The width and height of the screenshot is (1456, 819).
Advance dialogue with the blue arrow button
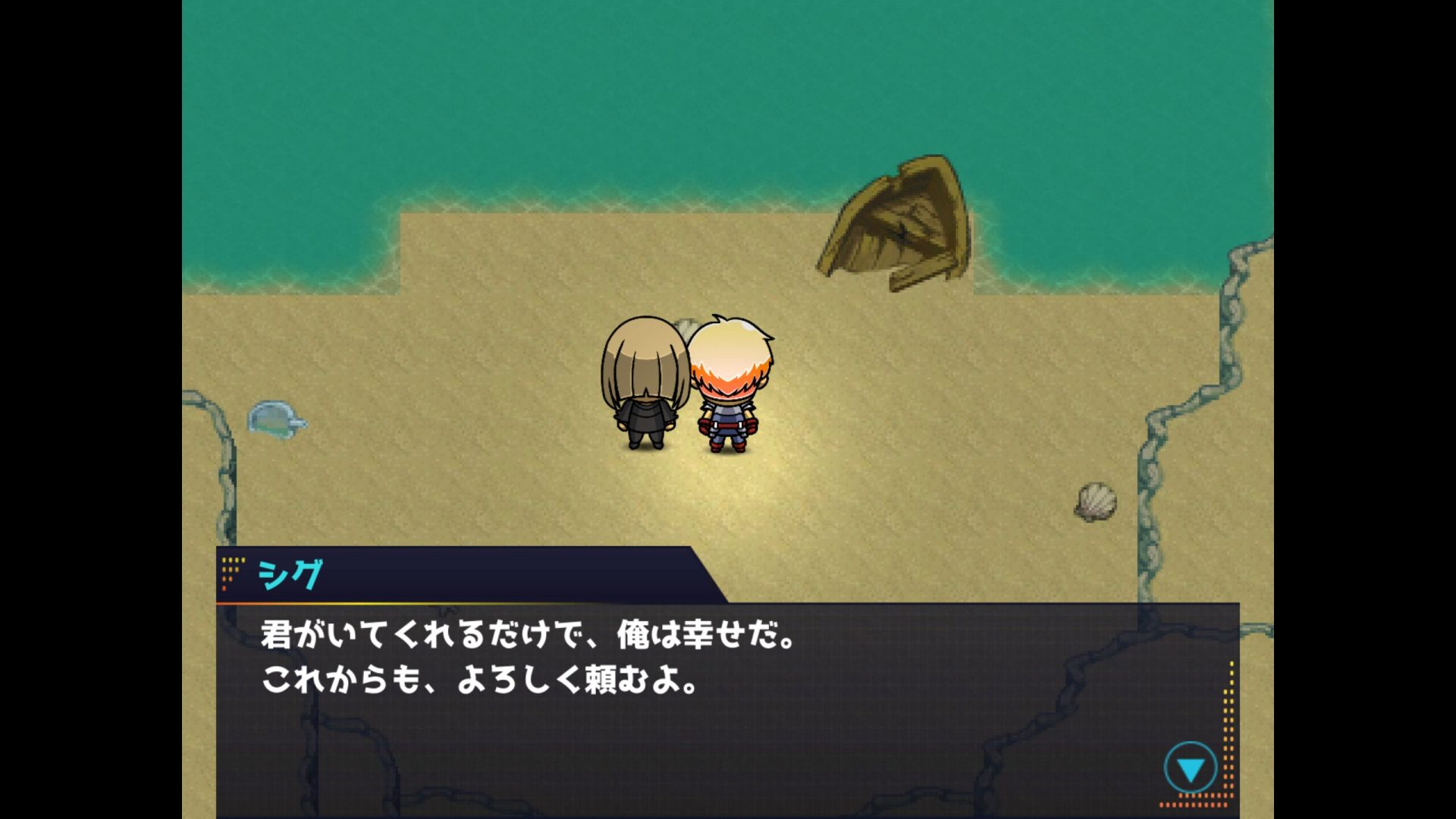click(1190, 769)
